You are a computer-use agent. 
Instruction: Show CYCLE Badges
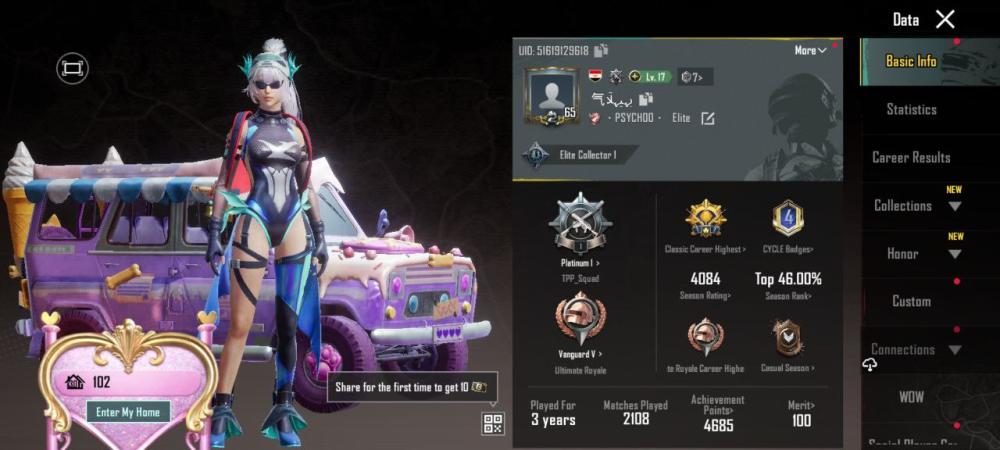tap(788, 218)
